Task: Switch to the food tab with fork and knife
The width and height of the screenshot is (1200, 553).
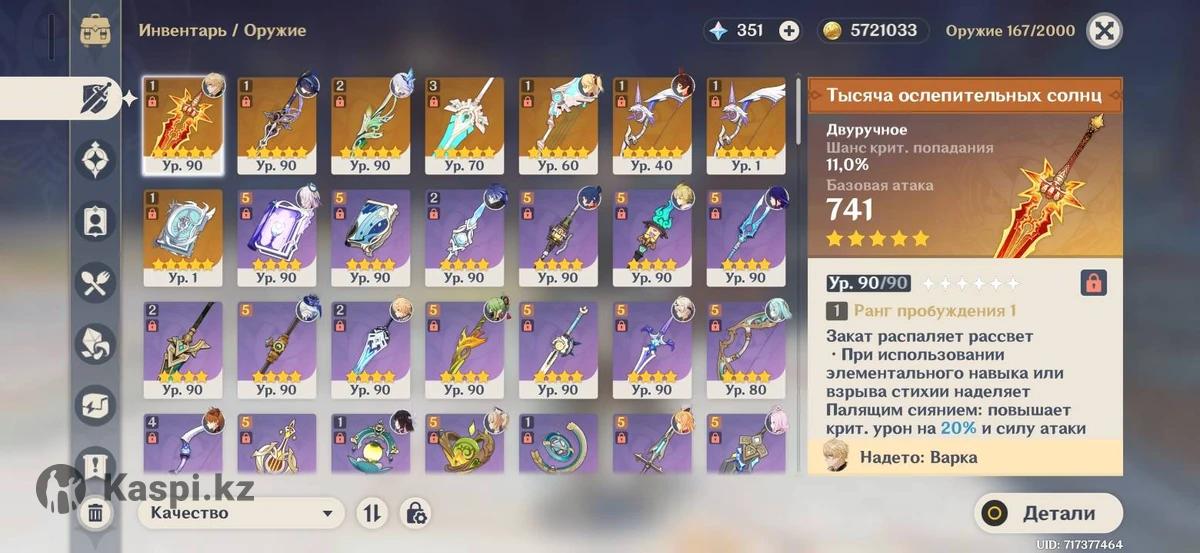Action: point(96,285)
